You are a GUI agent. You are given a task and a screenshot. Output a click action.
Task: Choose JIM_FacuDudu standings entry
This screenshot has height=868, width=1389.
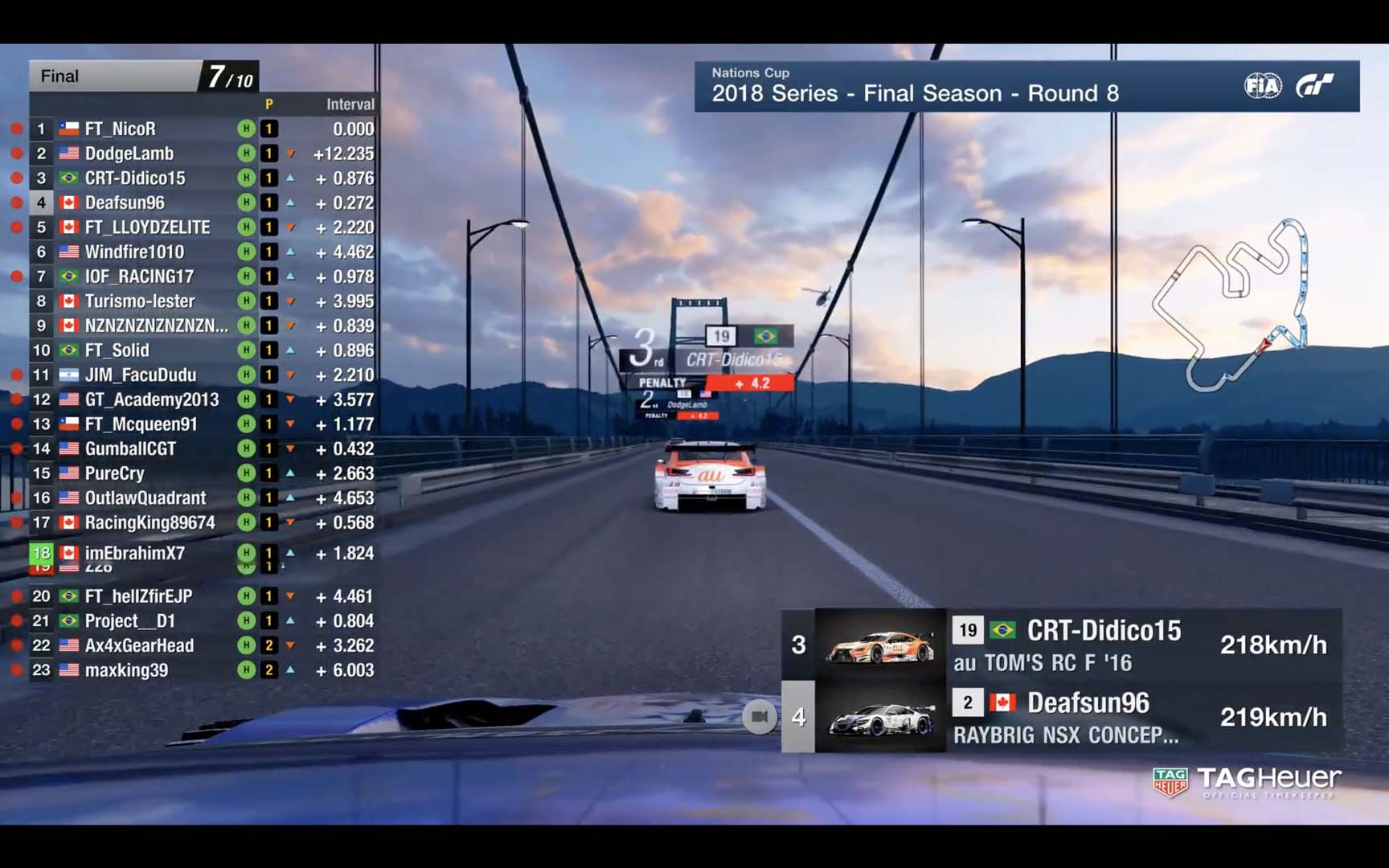[x=141, y=375]
